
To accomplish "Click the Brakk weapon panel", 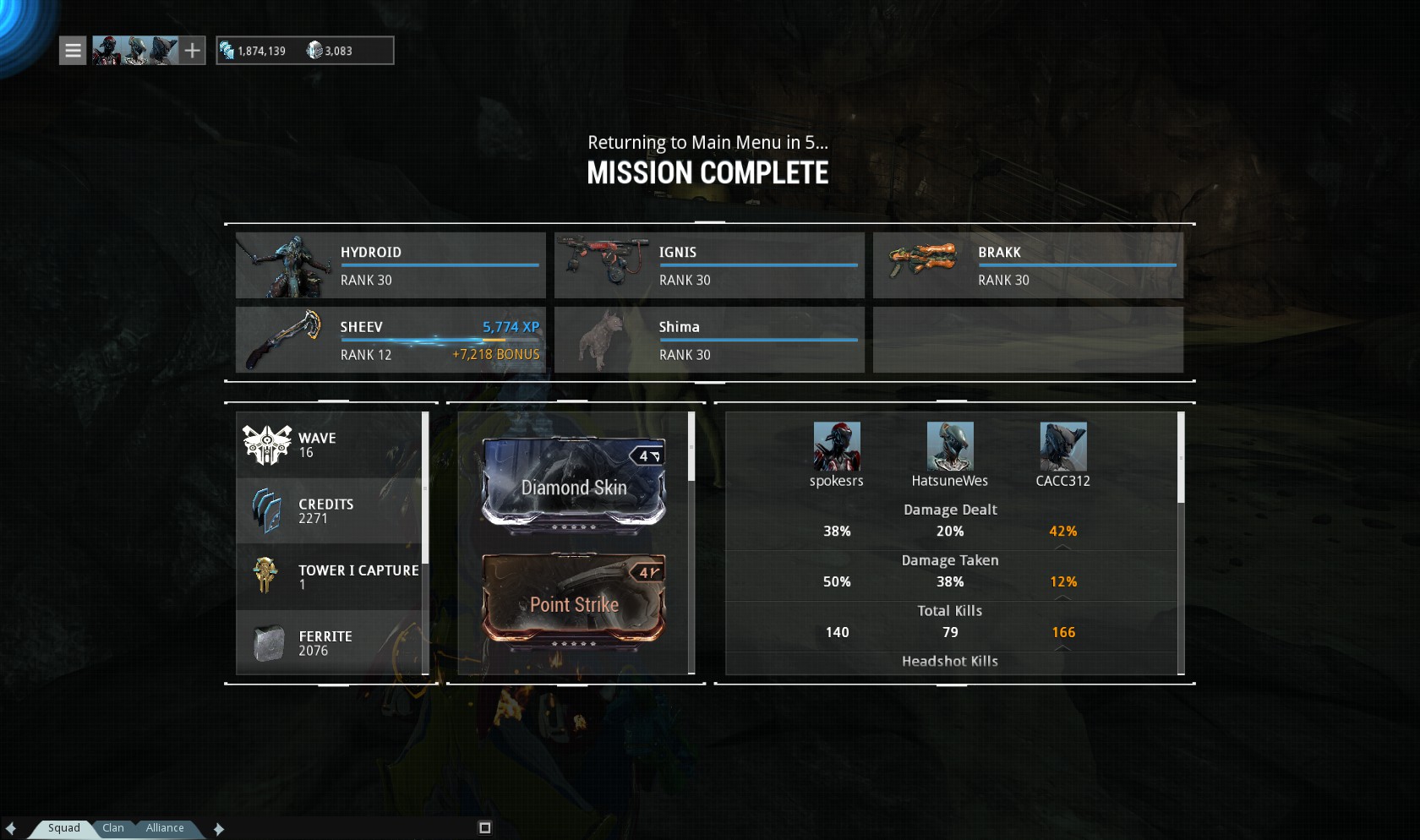I will pyautogui.click(x=1028, y=265).
